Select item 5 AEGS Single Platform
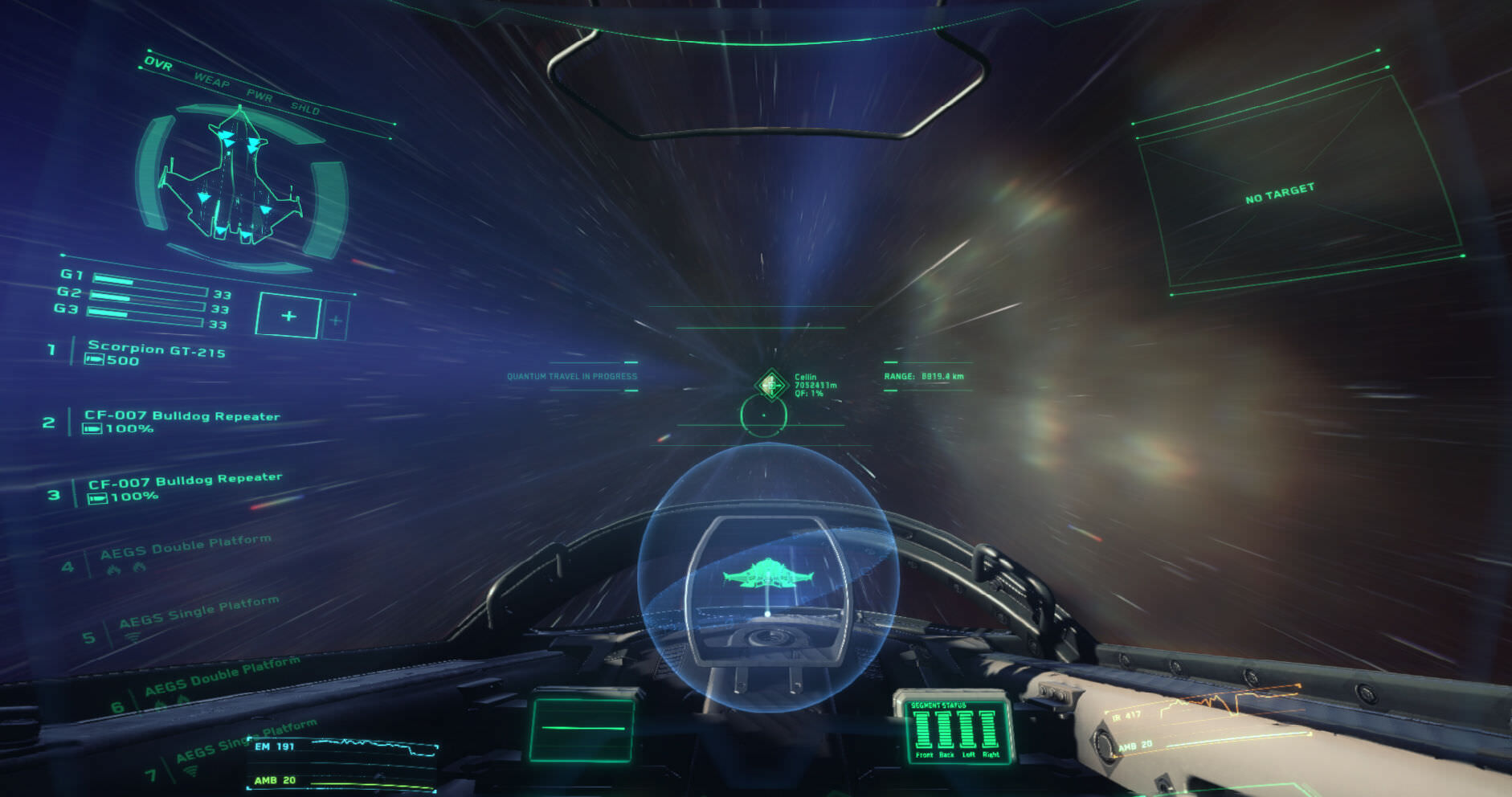 (198, 612)
